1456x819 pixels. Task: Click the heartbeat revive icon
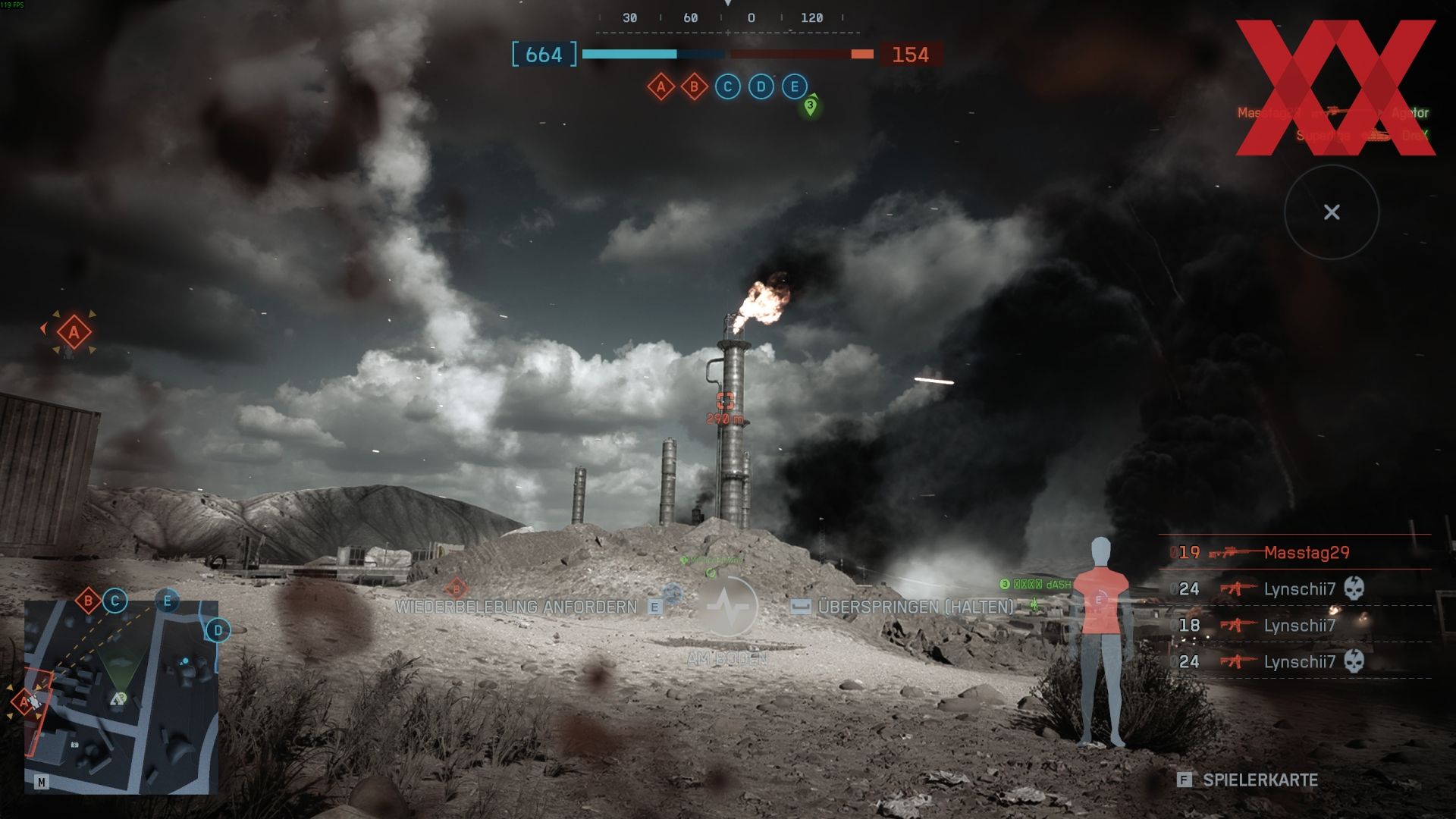tap(726, 606)
